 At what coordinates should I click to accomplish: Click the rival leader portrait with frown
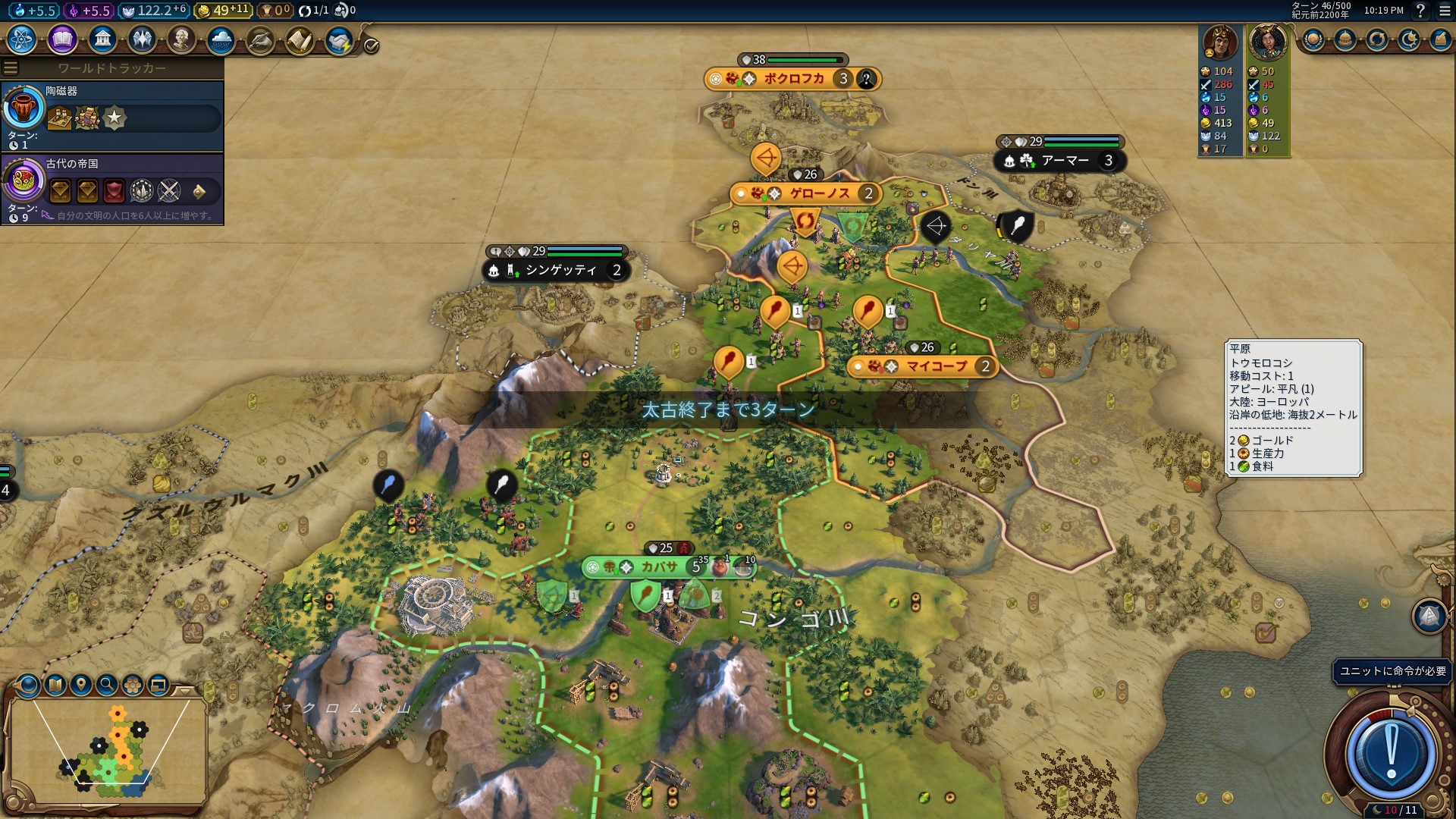1219,42
